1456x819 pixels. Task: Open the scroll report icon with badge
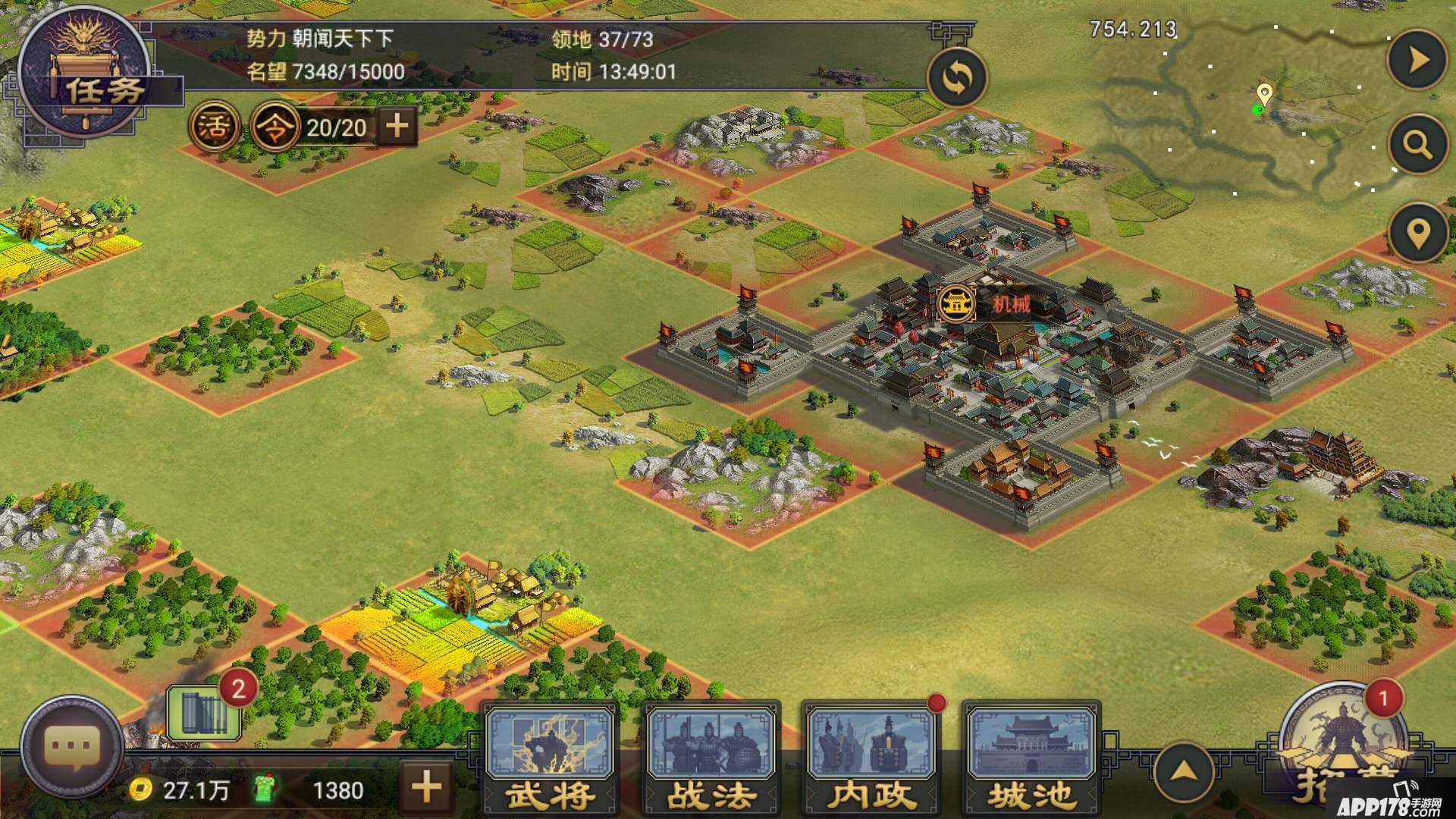pos(203,711)
